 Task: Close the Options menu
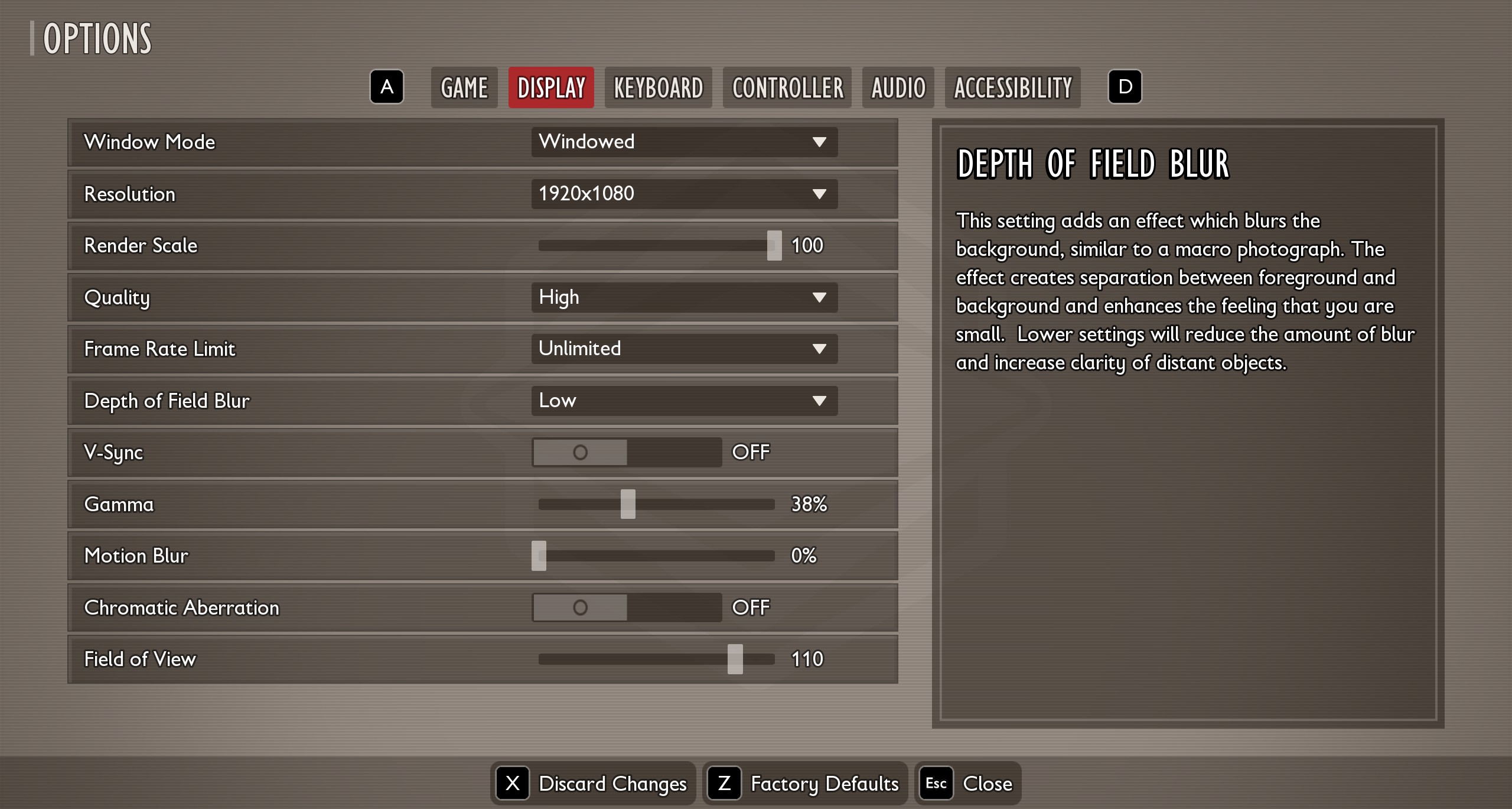(968, 784)
